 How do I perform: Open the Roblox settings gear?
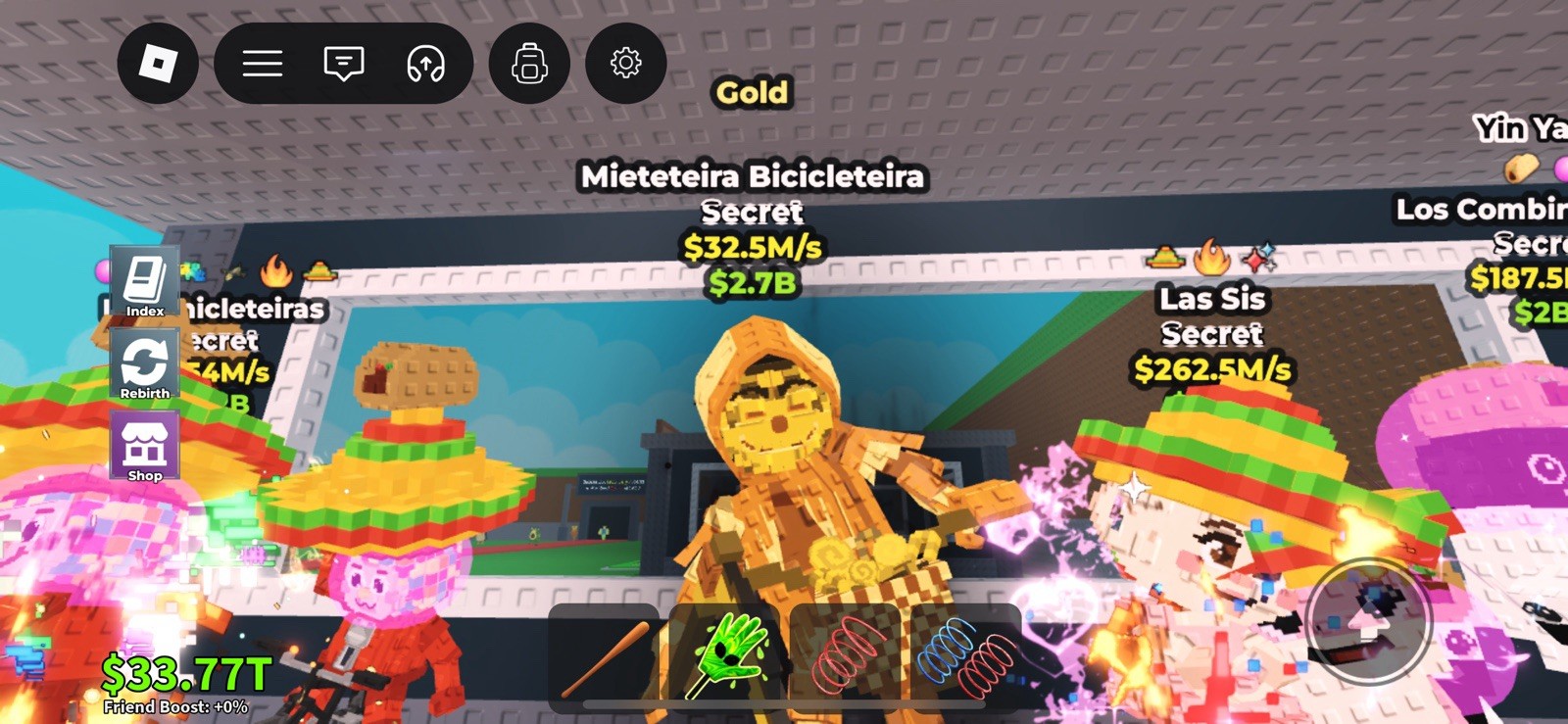click(626, 63)
